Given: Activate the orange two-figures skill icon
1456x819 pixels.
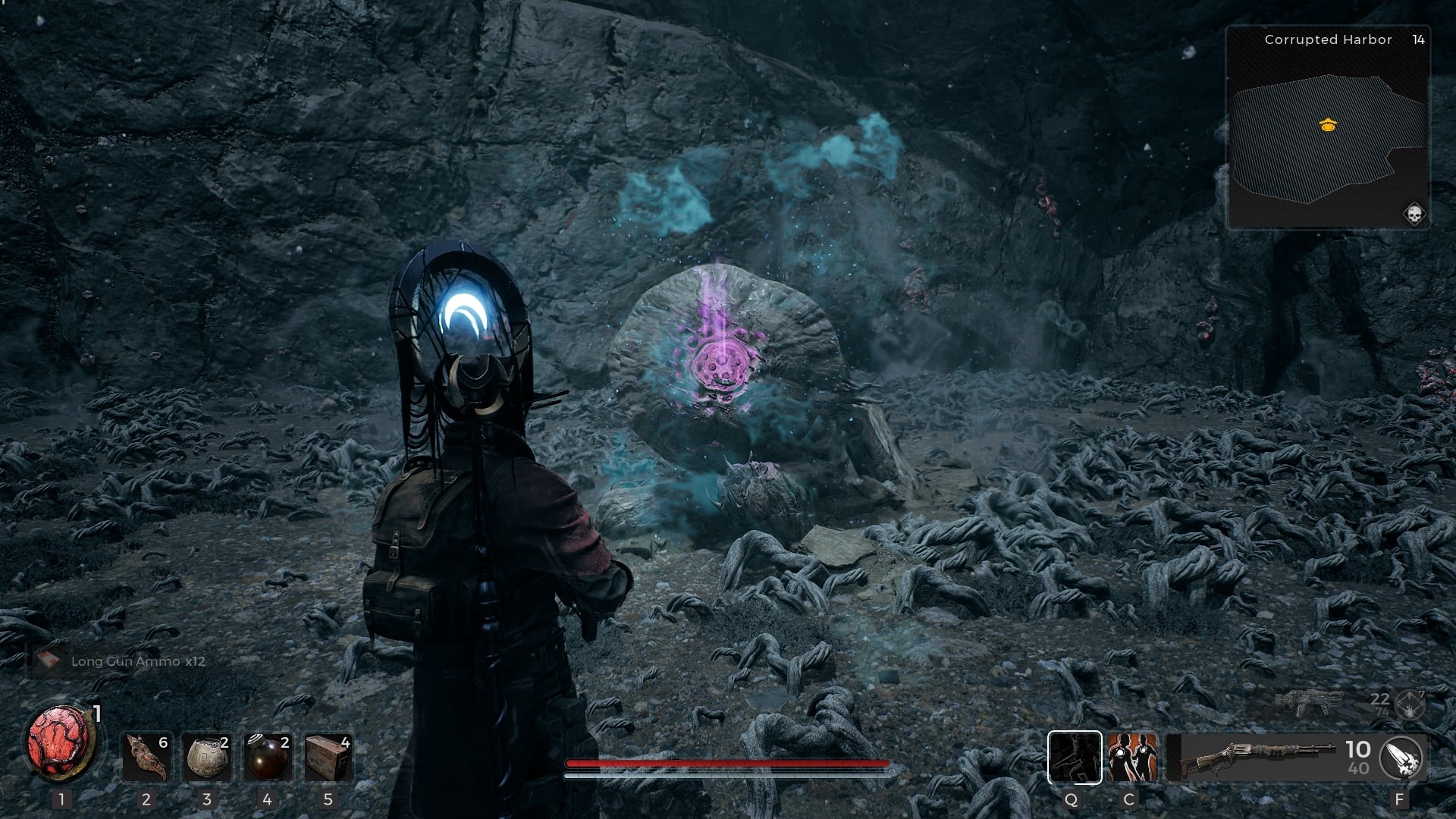Looking at the screenshot, I should click(x=1131, y=757).
